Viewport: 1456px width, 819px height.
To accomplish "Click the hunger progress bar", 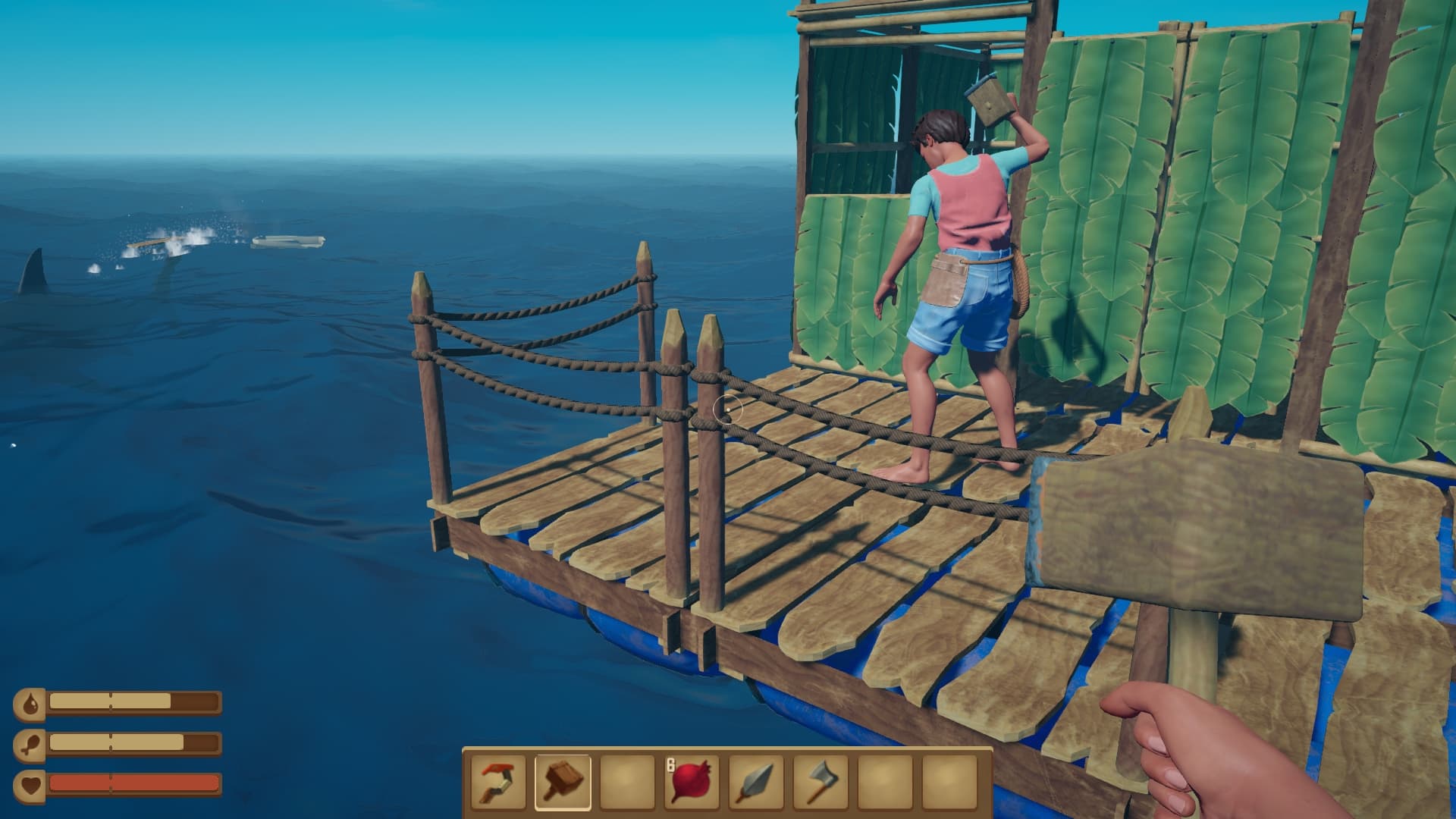I will [x=114, y=741].
